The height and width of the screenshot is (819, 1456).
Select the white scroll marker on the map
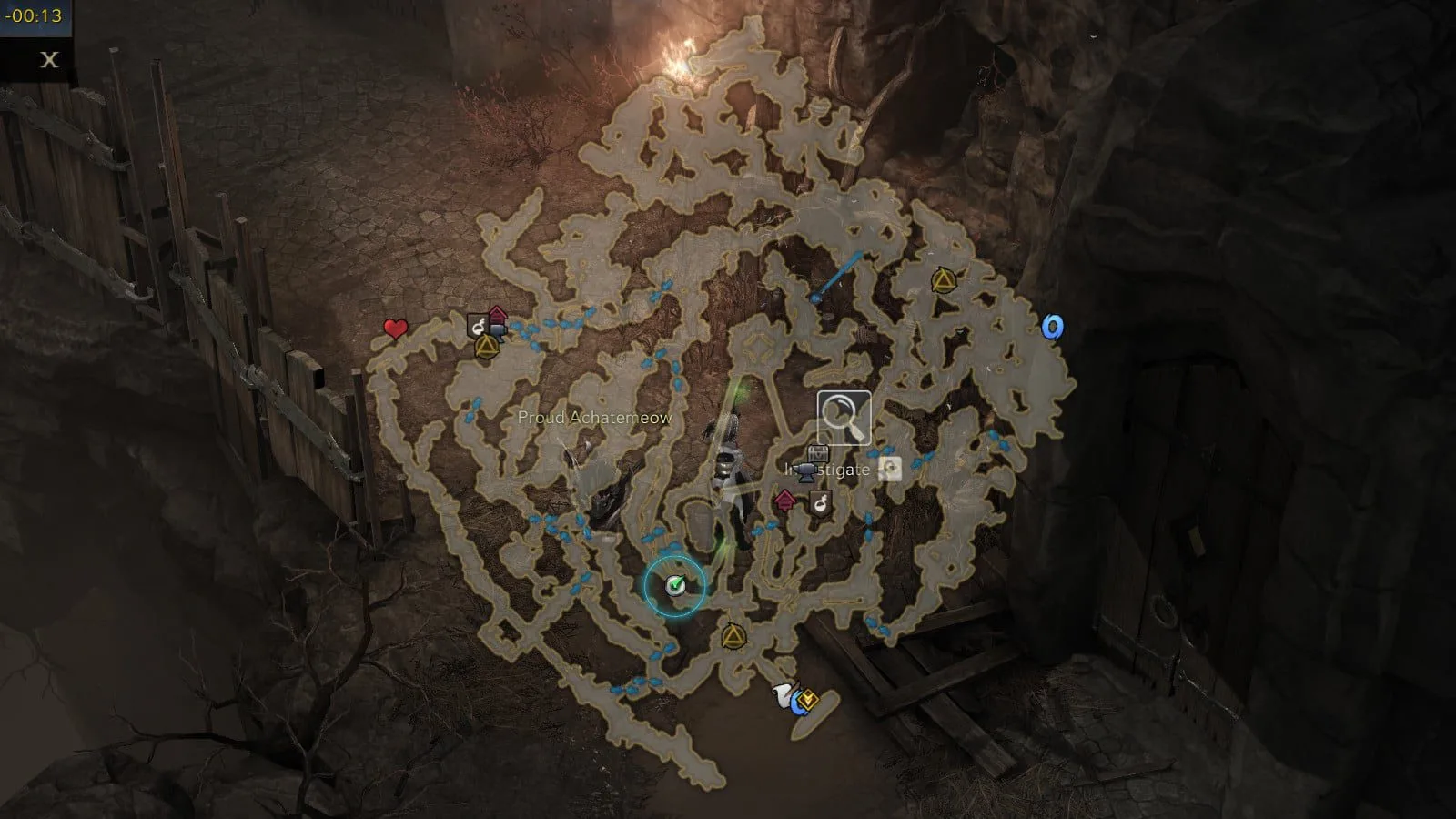tap(783, 696)
